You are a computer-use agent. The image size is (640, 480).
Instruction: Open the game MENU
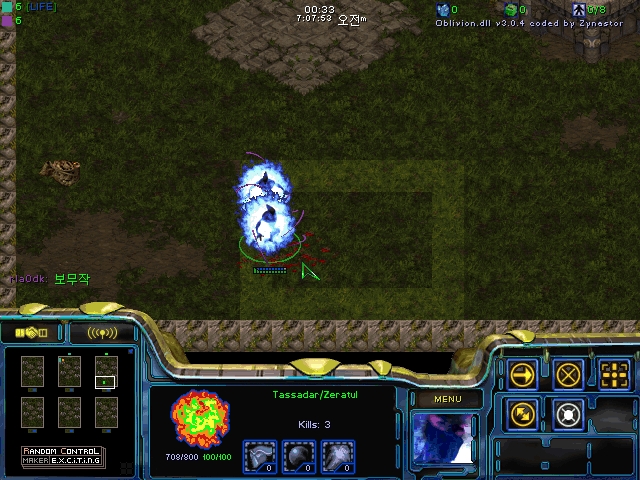point(447,399)
